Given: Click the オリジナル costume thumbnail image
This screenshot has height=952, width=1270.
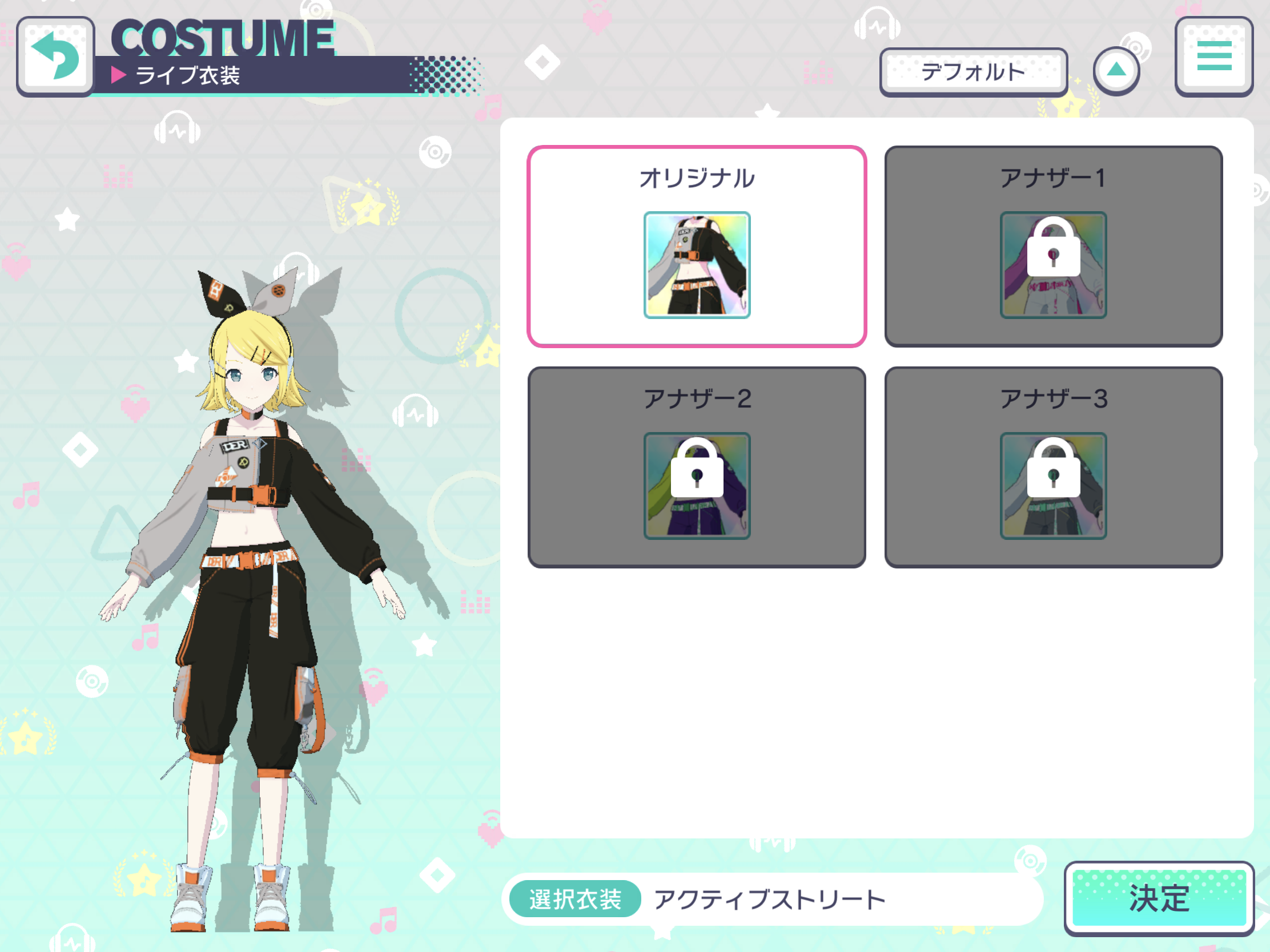Looking at the screenshot, I should [697, 264].
